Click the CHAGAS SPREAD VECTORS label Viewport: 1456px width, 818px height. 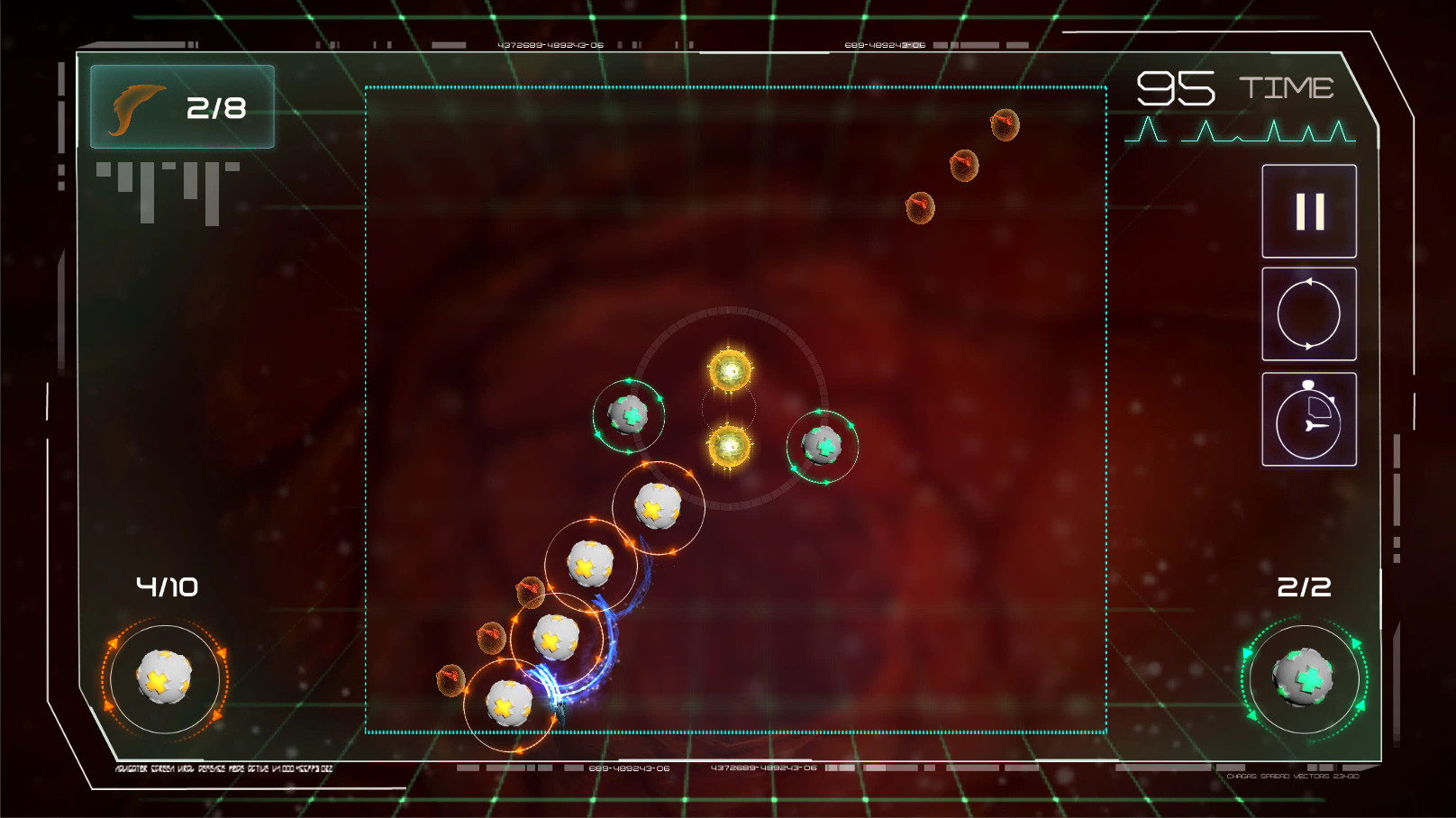(x=1295, y=777)
